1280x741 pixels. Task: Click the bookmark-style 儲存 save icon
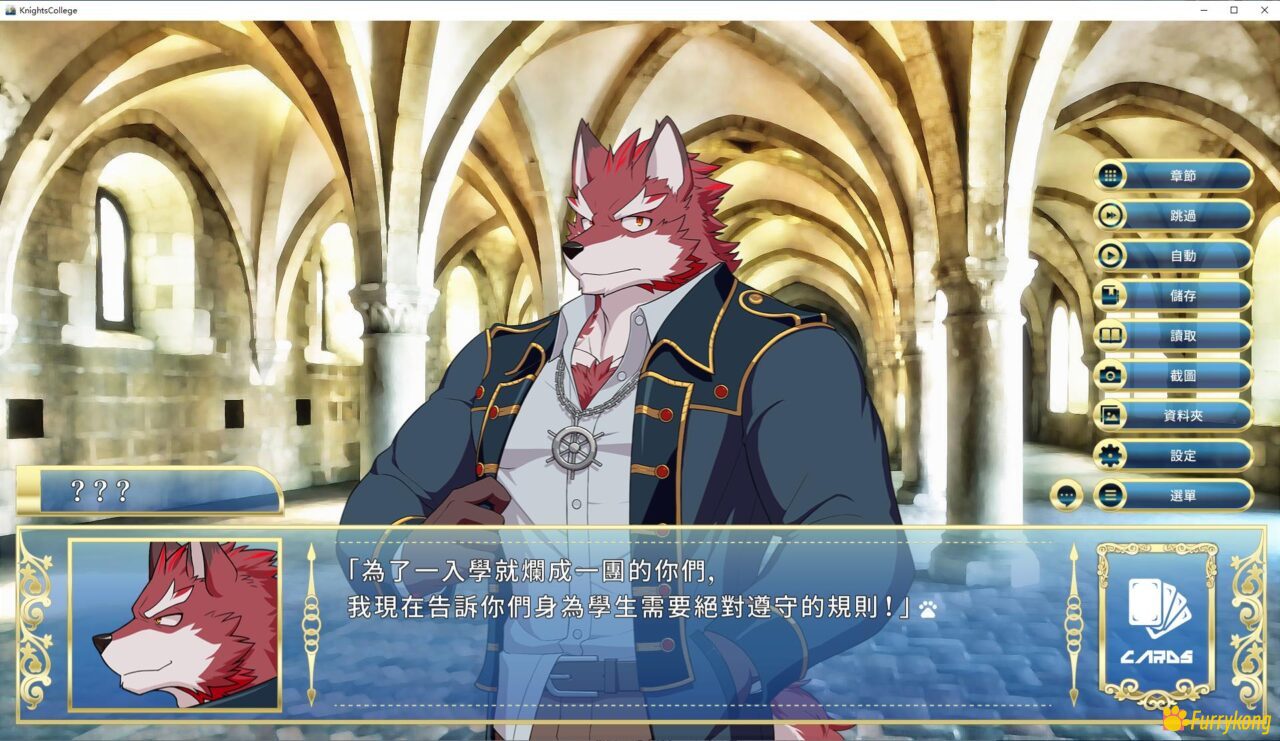coord(1110,296)
